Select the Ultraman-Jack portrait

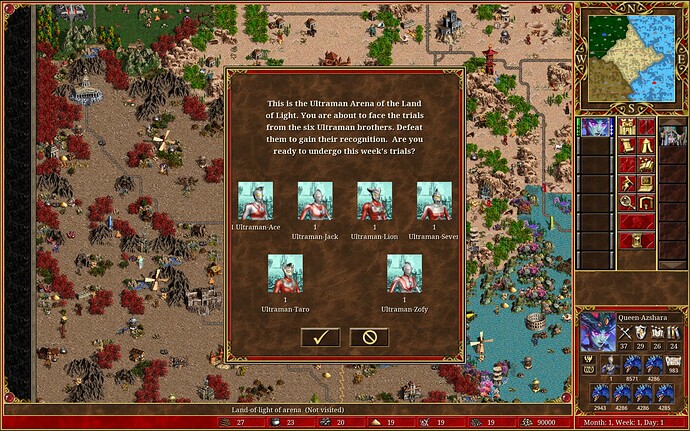(x=316, y=200)
